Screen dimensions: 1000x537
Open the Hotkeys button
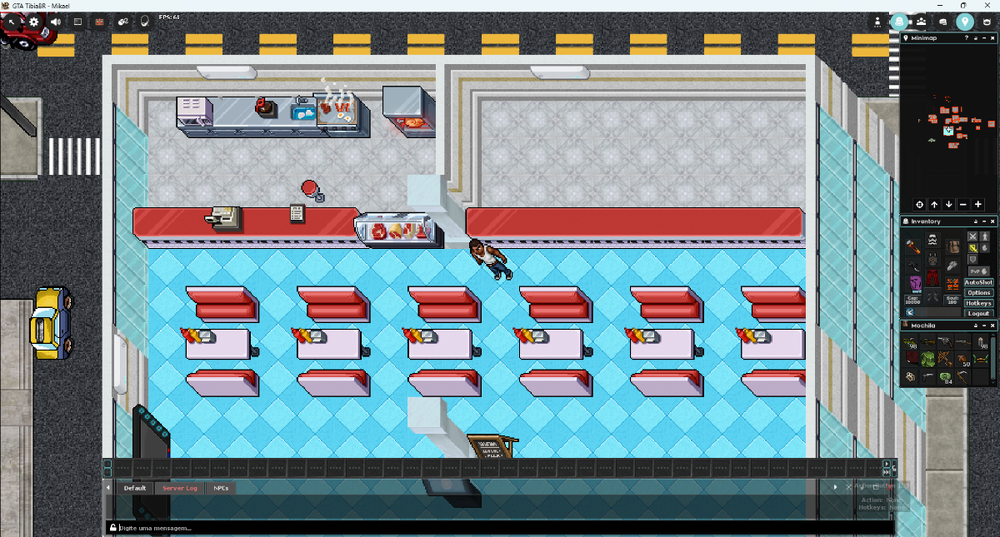click(979, 303)
